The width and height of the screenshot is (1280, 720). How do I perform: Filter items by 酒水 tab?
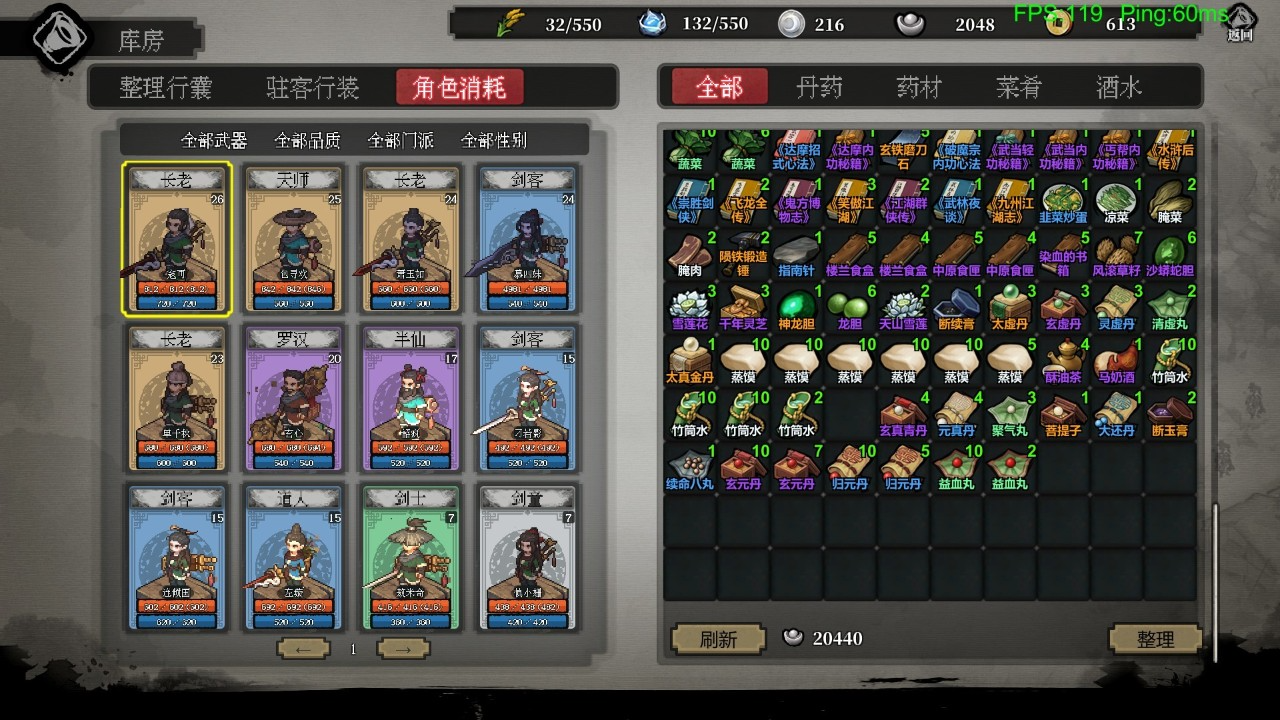click(1118, 88)
